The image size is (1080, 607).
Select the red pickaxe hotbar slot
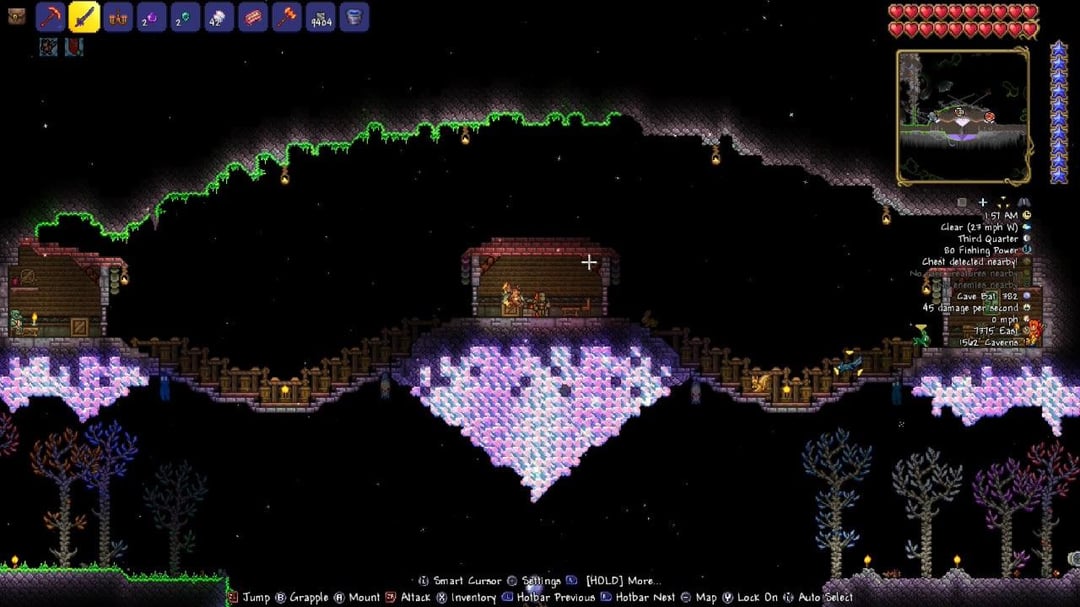click(51, 17)
